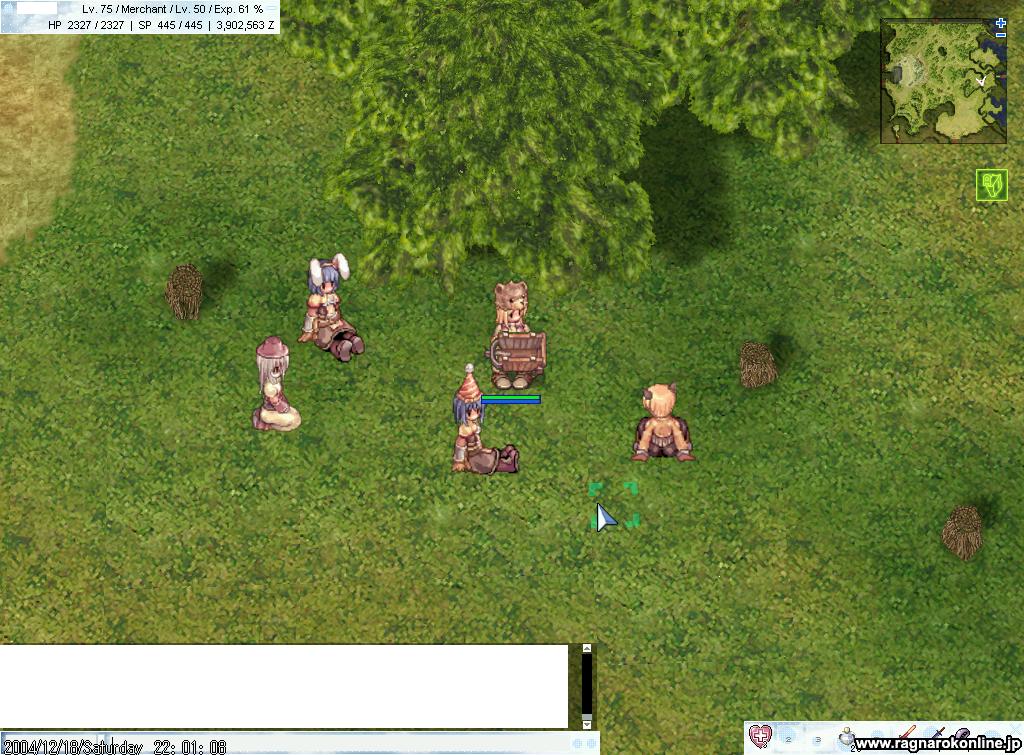This screenshot has width=1024, height=755.
Task: Open the character info bar at top left
Action: [140, 17]
